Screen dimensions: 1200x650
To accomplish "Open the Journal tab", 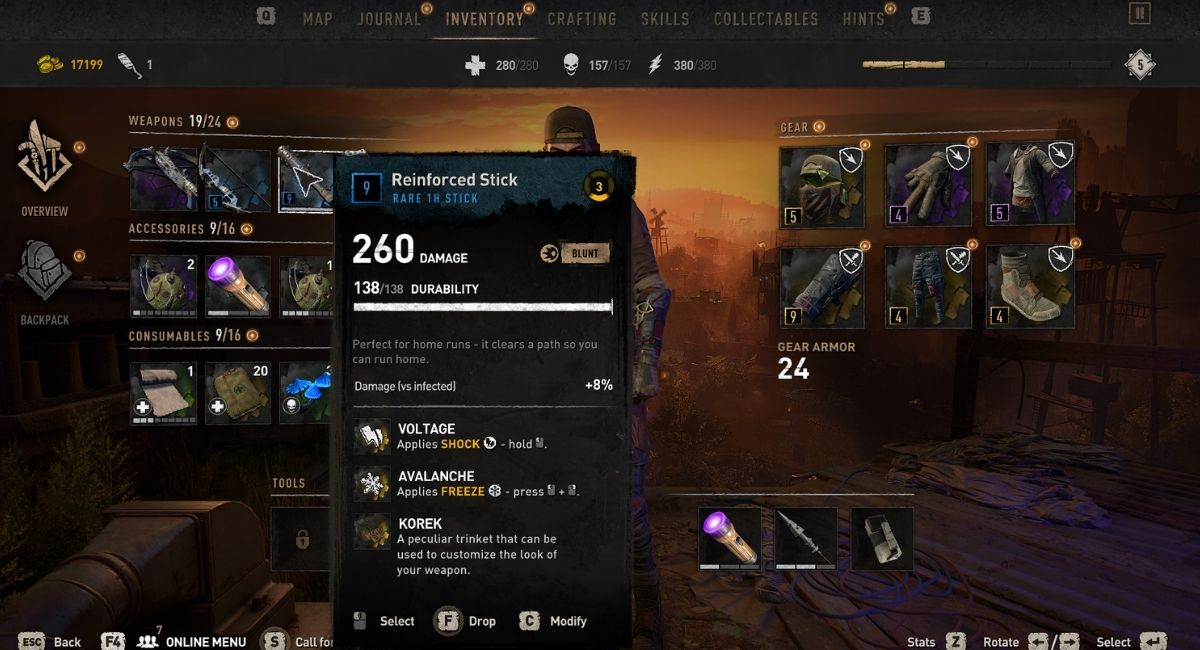I will [x=389, y=19].
